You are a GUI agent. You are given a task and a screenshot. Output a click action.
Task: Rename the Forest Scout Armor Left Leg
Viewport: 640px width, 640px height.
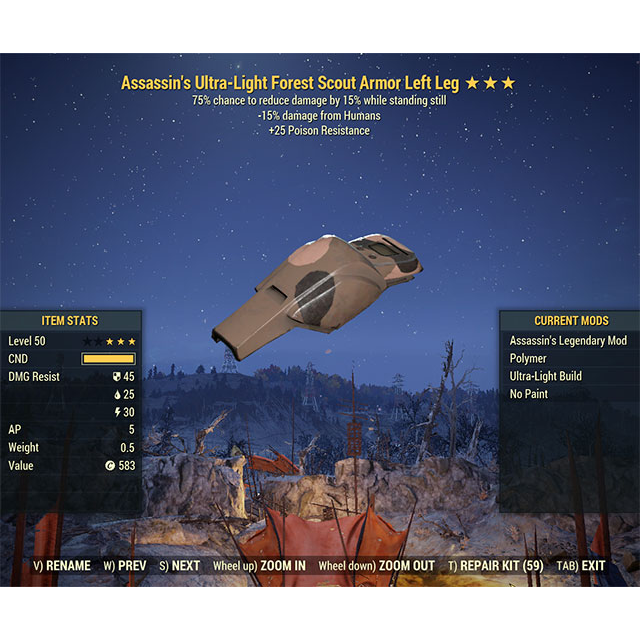62,566
